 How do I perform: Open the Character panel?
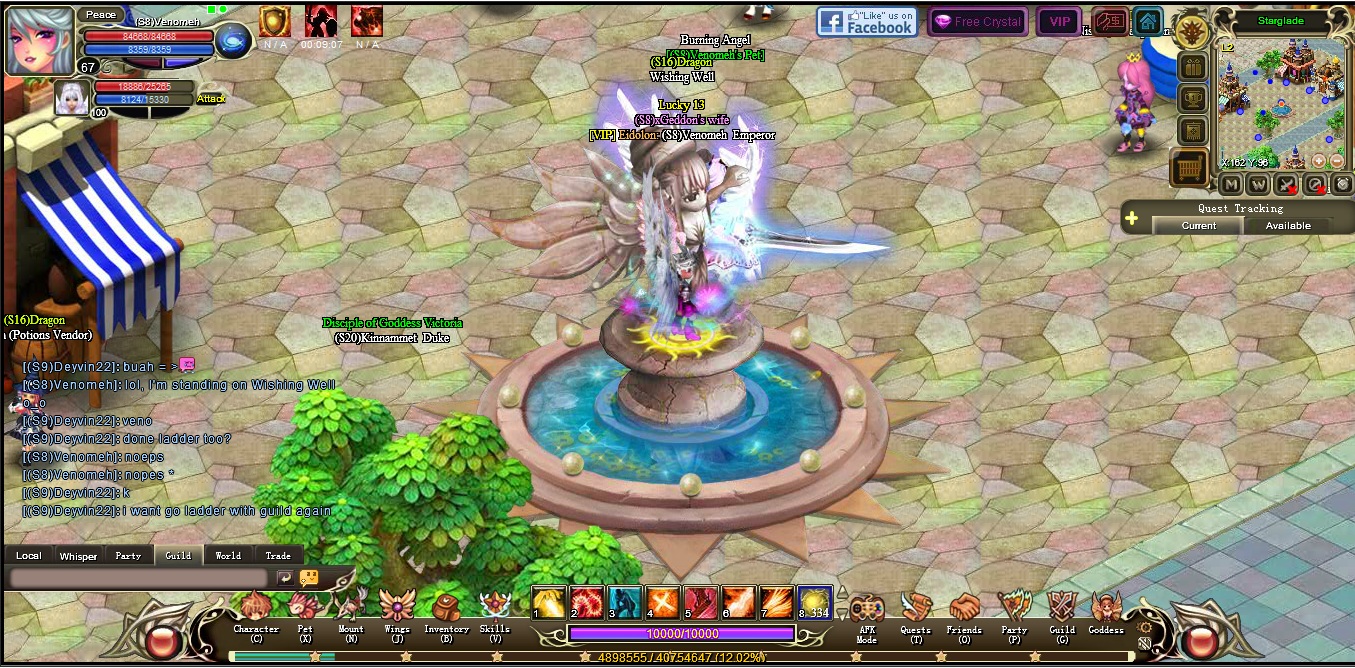256,612
